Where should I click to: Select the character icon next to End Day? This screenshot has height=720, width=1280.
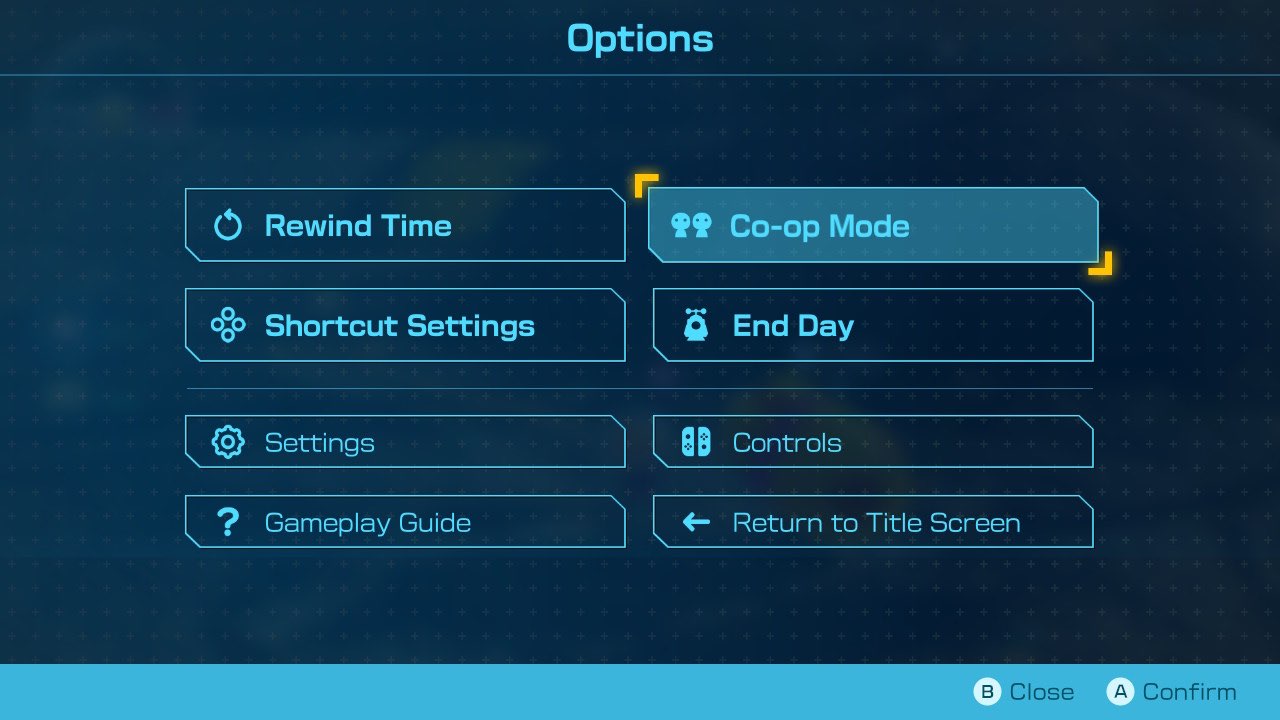click(697, 325)
